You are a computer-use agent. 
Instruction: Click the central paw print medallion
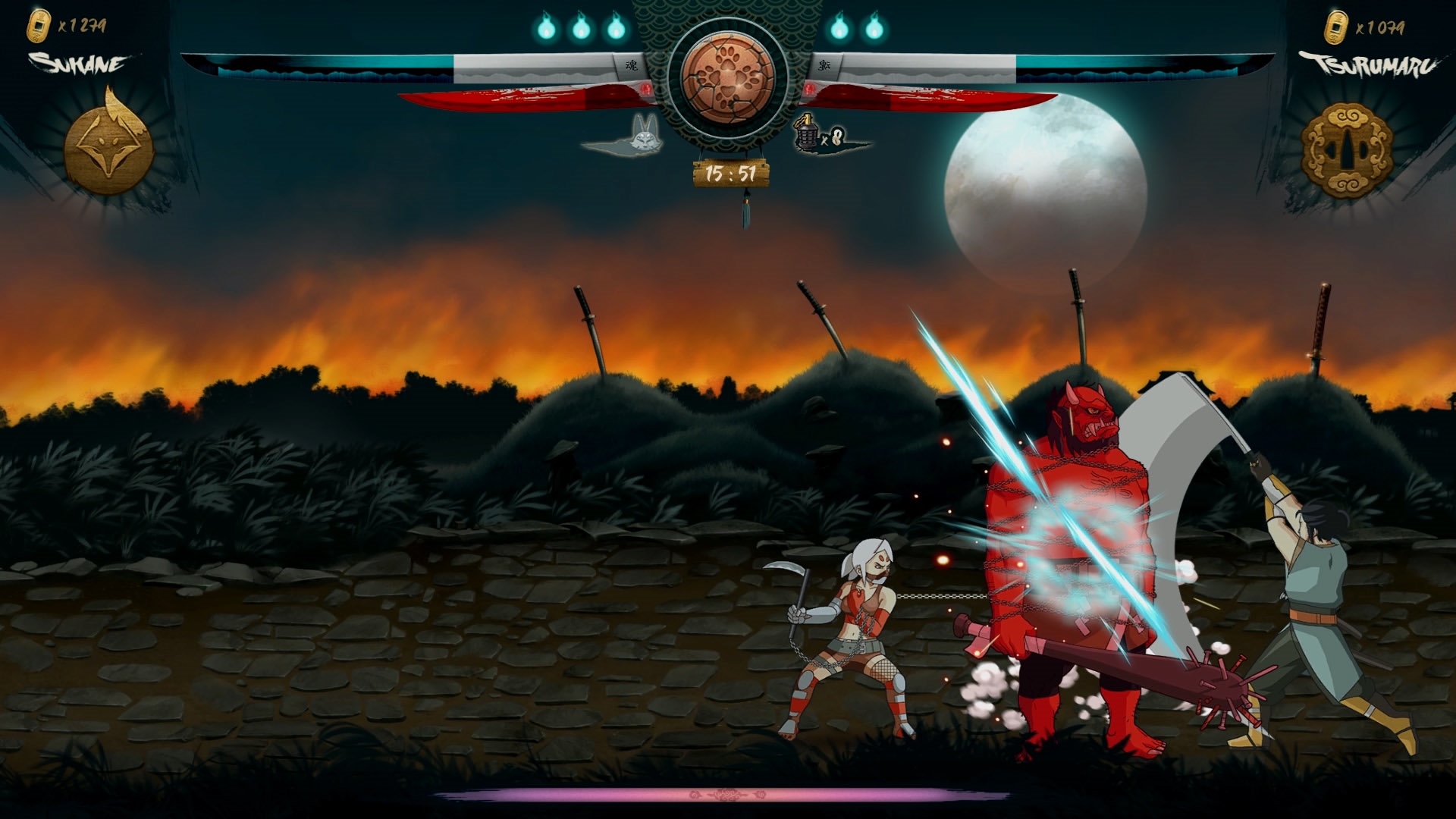(727, 78)
